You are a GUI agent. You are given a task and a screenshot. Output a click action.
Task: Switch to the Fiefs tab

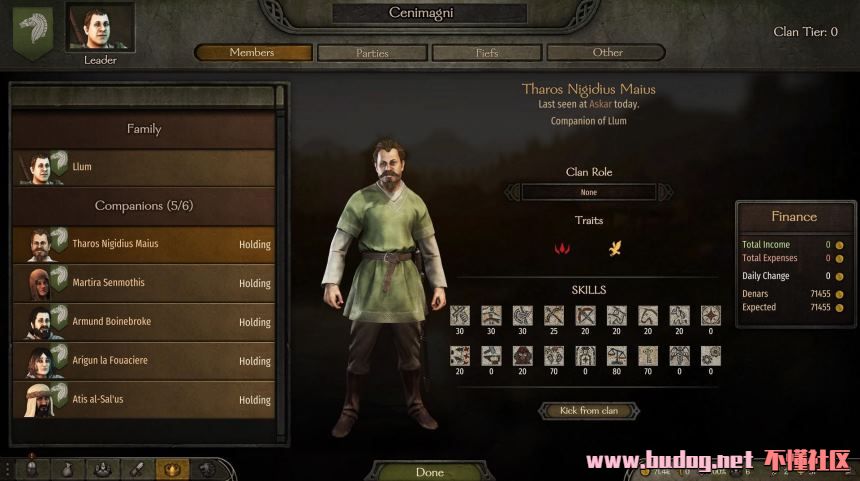(487, 52)
